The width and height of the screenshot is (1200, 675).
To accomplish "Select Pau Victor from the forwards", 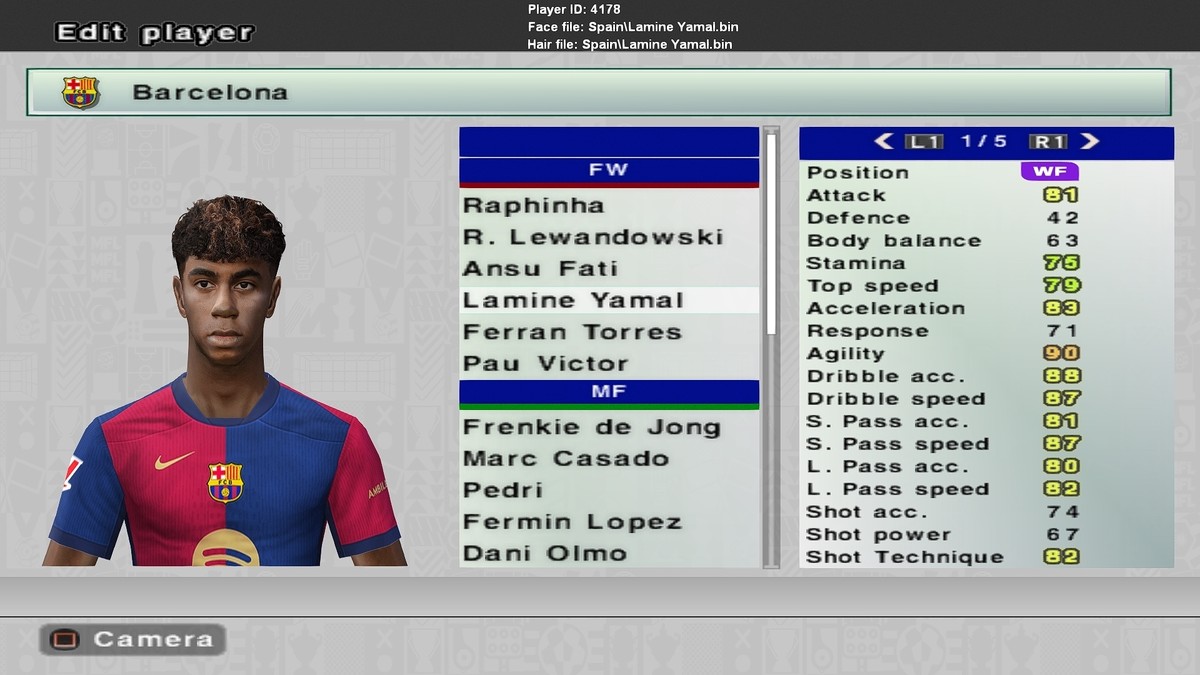I will pos(545,364).
